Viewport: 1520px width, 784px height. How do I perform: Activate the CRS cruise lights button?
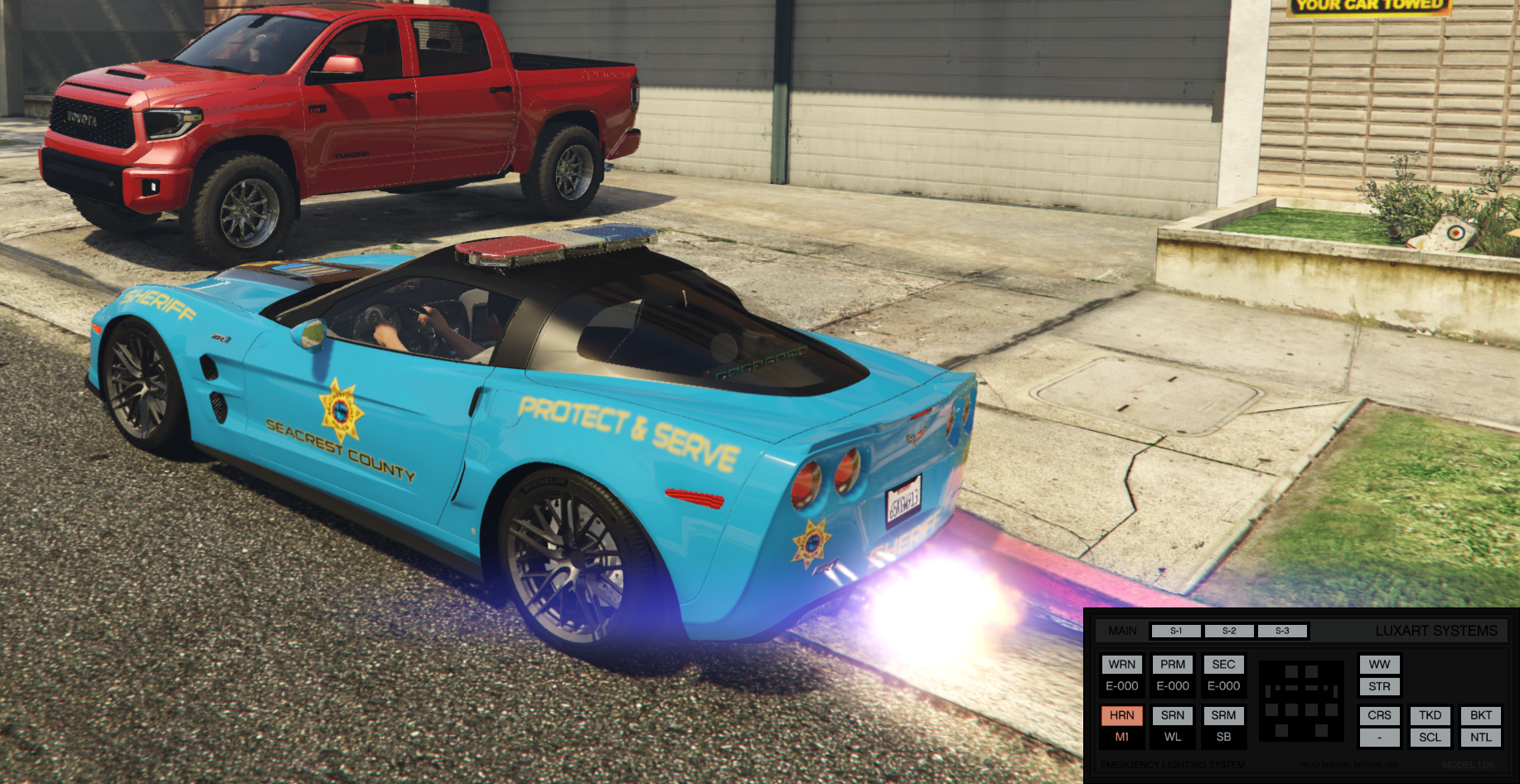pos(1379,715)
